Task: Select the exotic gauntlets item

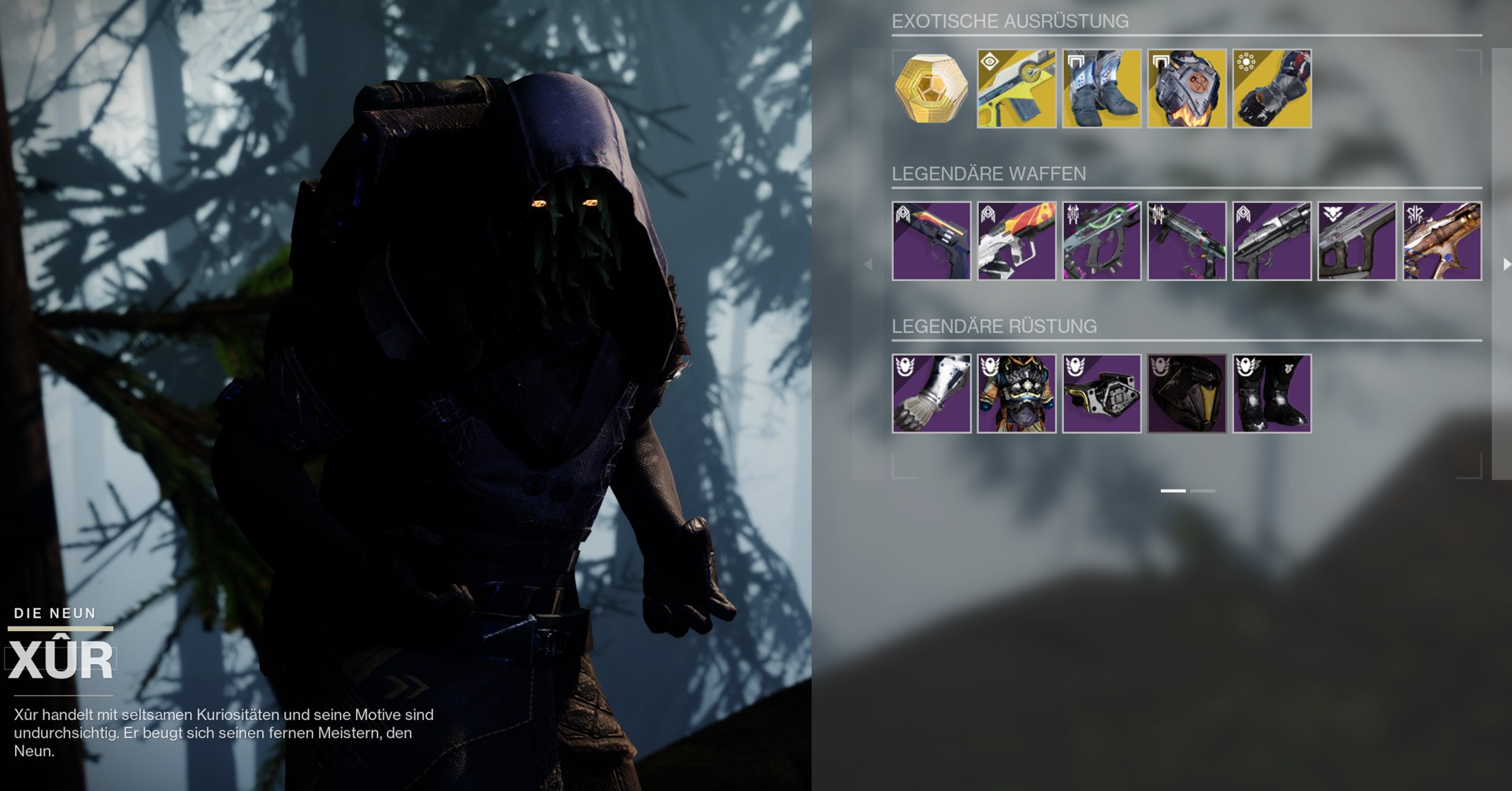Action: tap(1271, 89)
